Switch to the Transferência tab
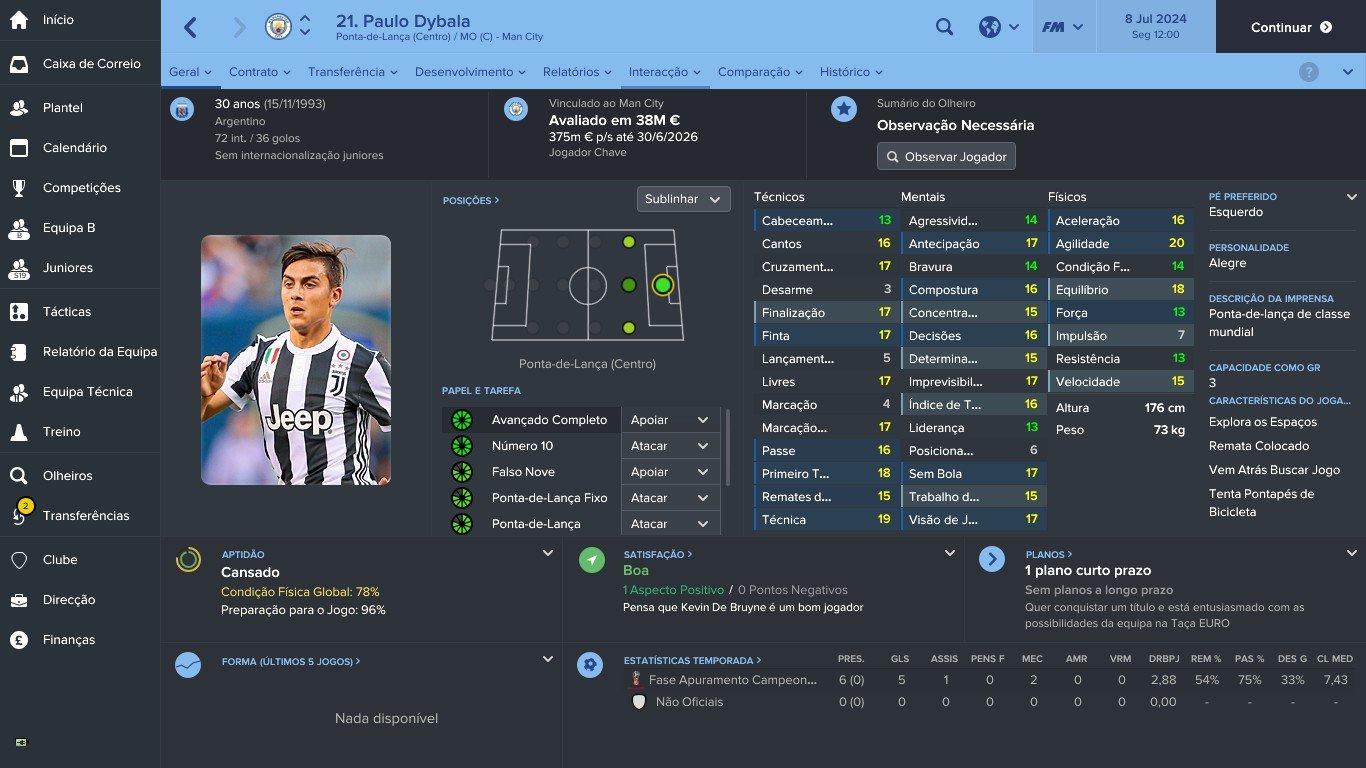Screen dimensions: 1366x768 (352, 72)
